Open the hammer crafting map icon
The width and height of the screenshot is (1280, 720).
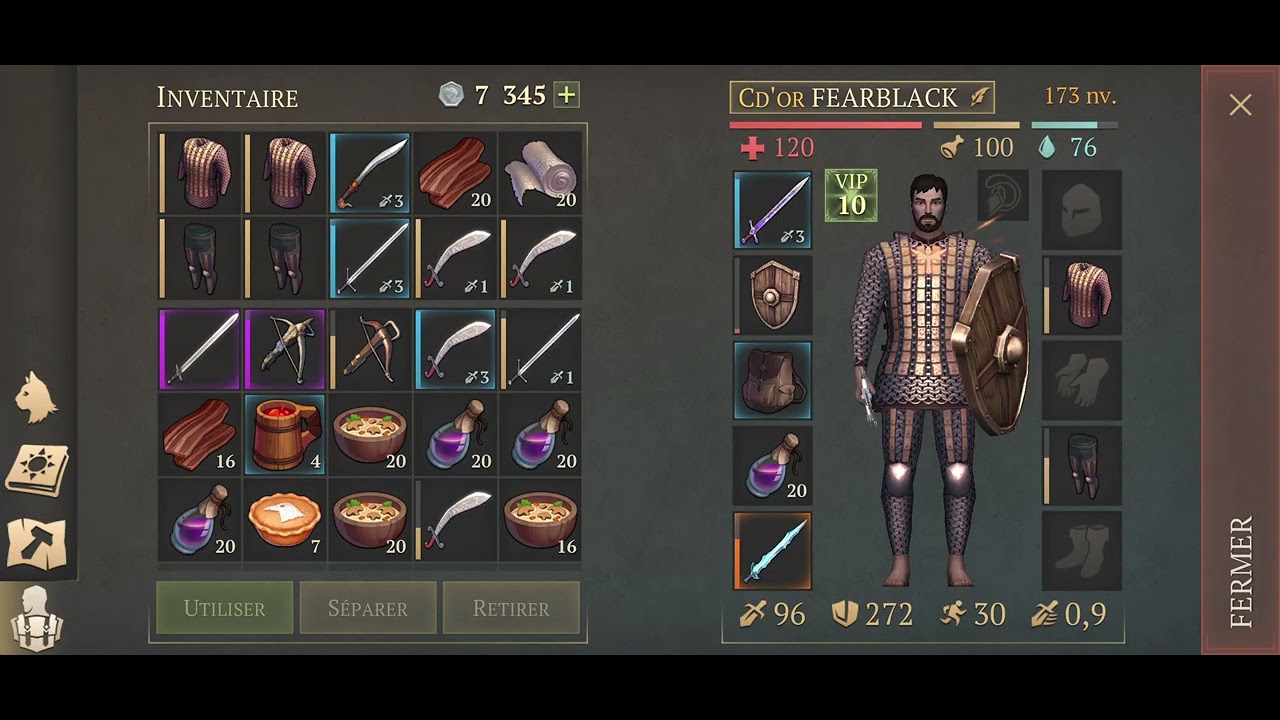pyautogui.click(x=37, y=543)
